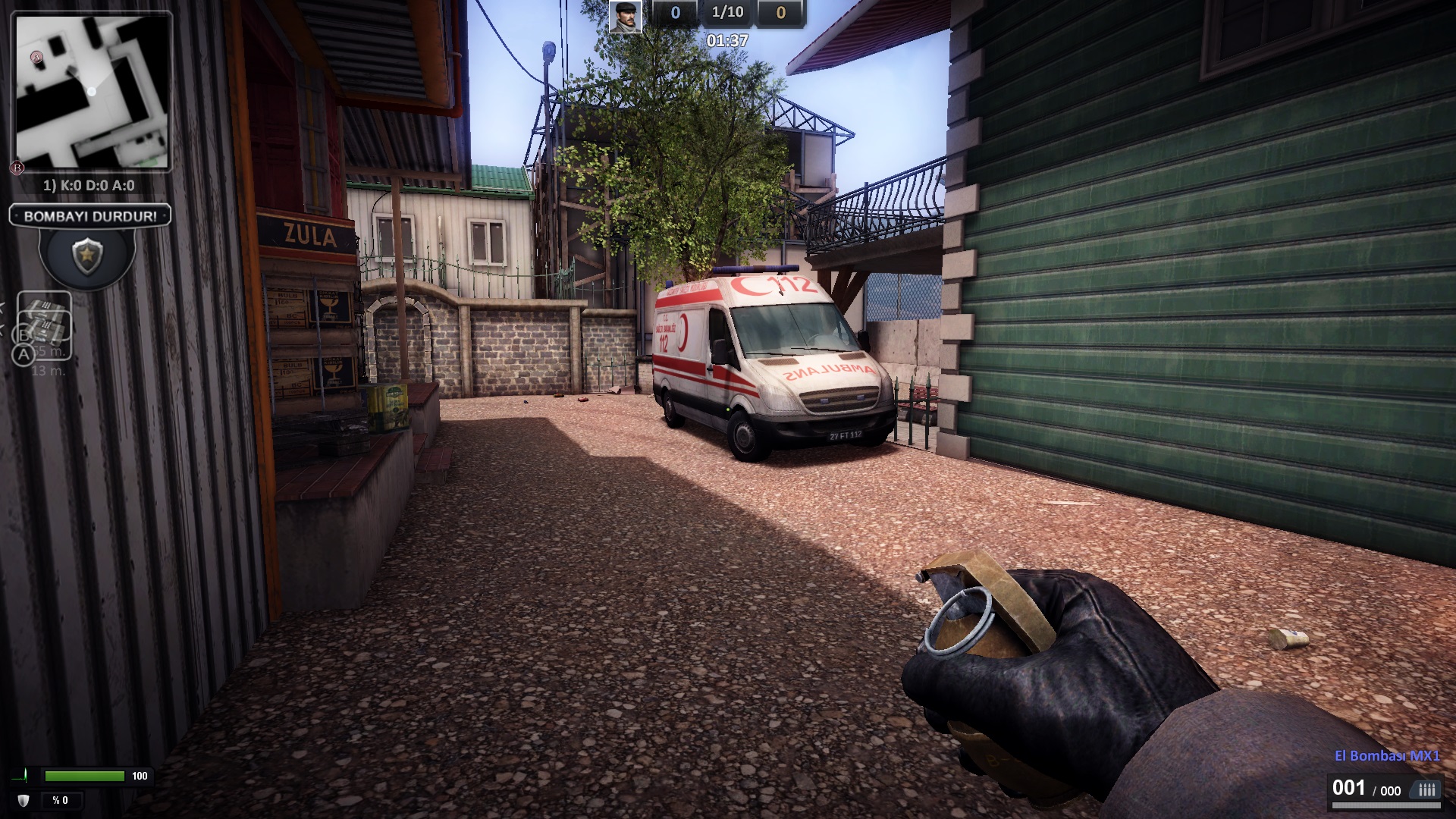Click the grenade ammo type icon
Viewport: 1456px width, 819px height.
point(1426,790)
